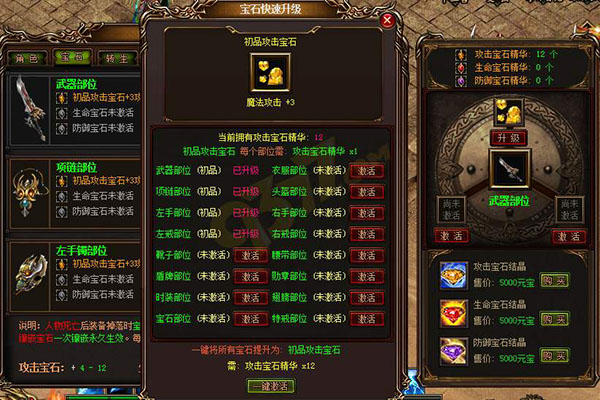Screen dimensions: 600x400
Task: Select the 宝石 tab
Action: (67, 59)
